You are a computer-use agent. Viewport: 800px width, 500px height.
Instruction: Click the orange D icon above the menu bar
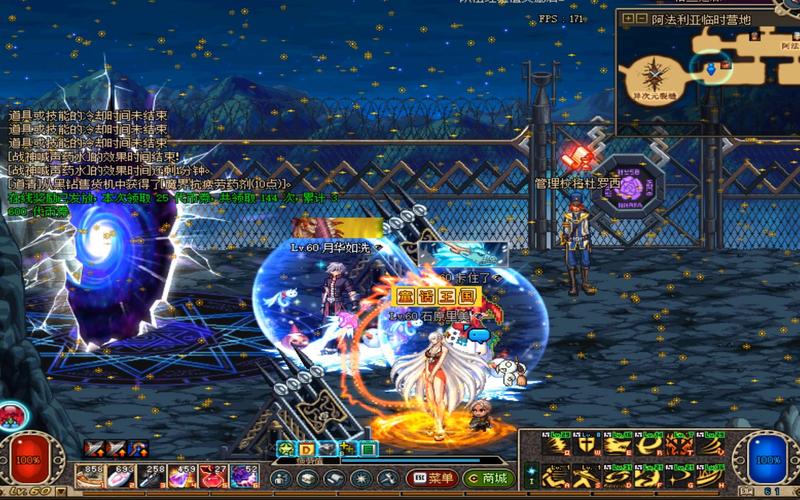306,449
